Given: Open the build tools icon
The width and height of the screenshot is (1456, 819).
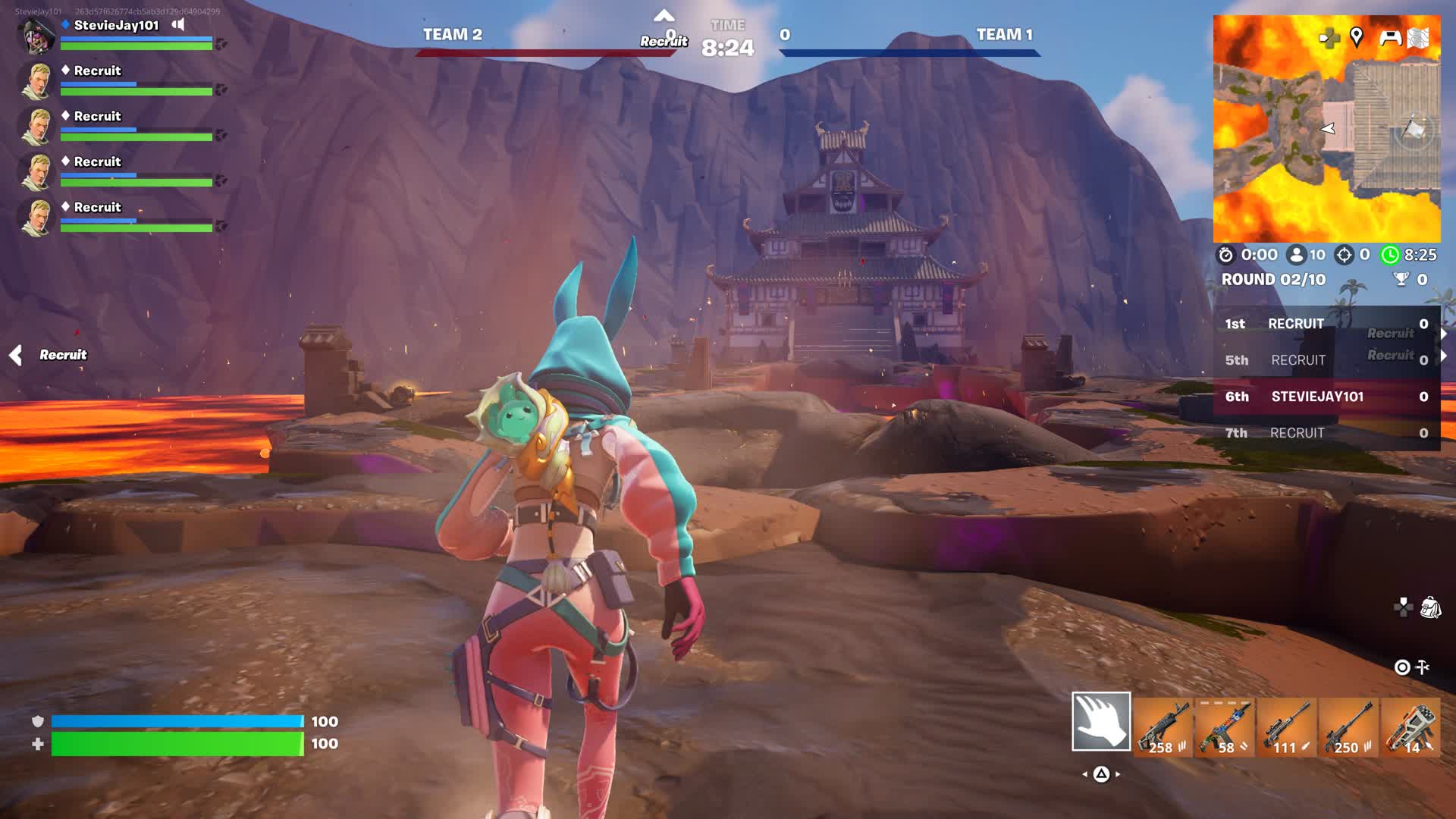Looking at the screenshot, I should click(x=1423, y=667).
